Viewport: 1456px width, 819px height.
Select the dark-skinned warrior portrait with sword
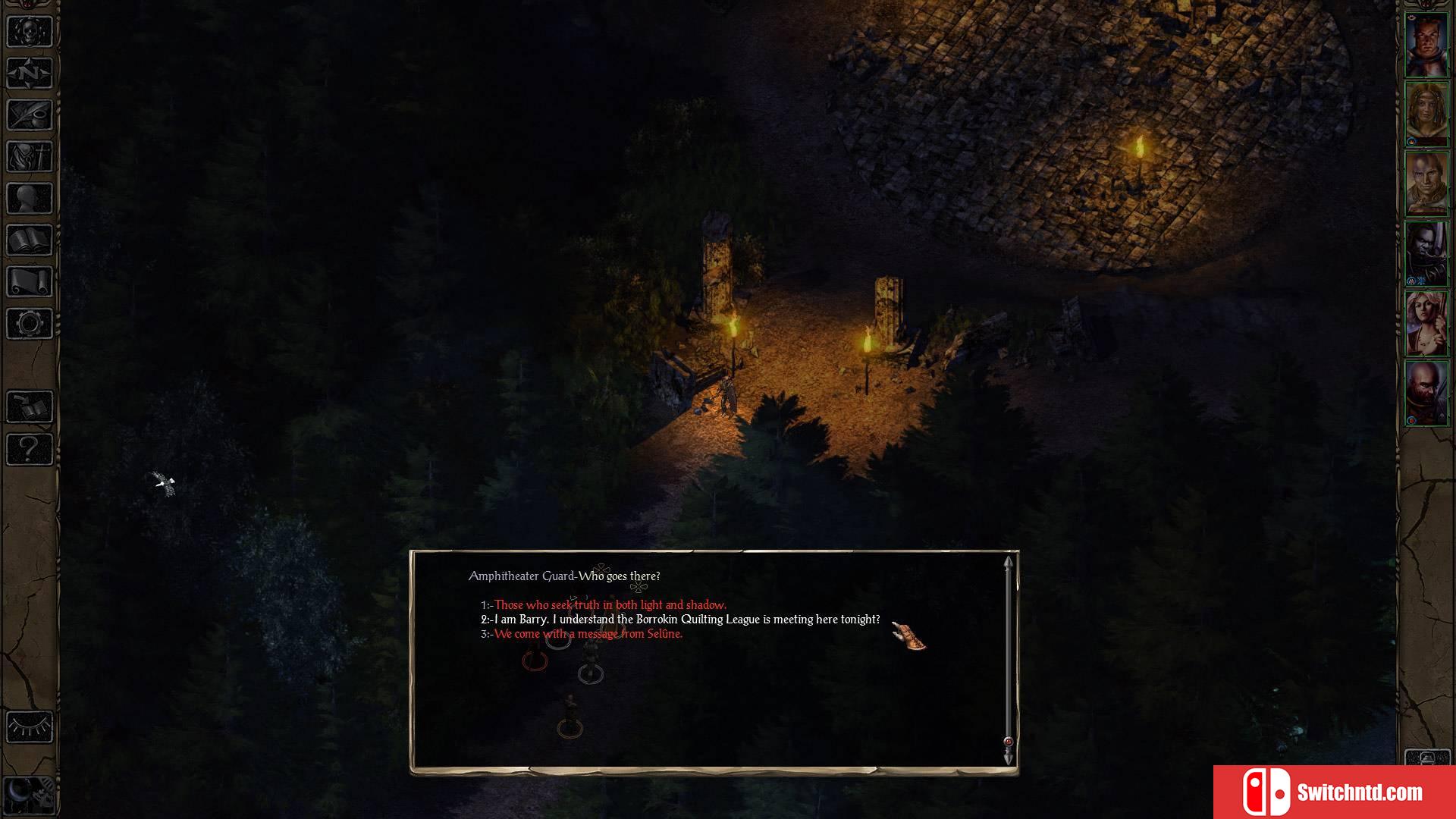(1426, 254)
